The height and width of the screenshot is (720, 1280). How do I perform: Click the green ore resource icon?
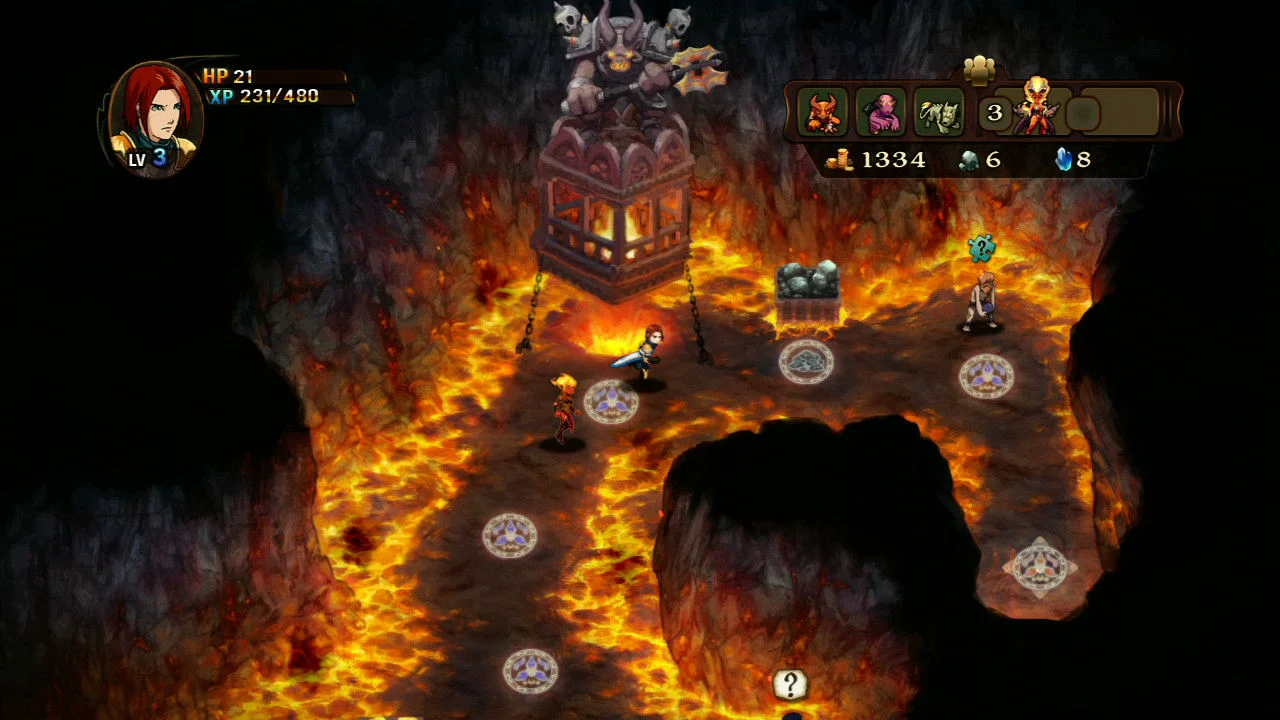[970, 160]
